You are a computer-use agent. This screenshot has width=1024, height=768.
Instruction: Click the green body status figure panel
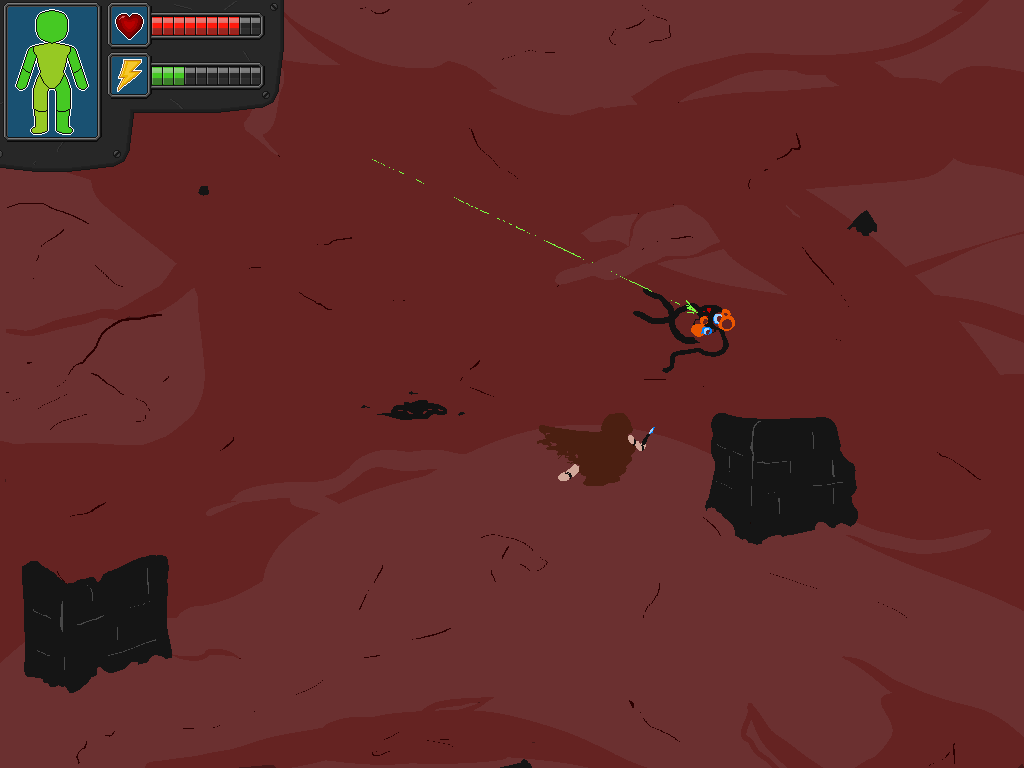[x=52, y=72]
